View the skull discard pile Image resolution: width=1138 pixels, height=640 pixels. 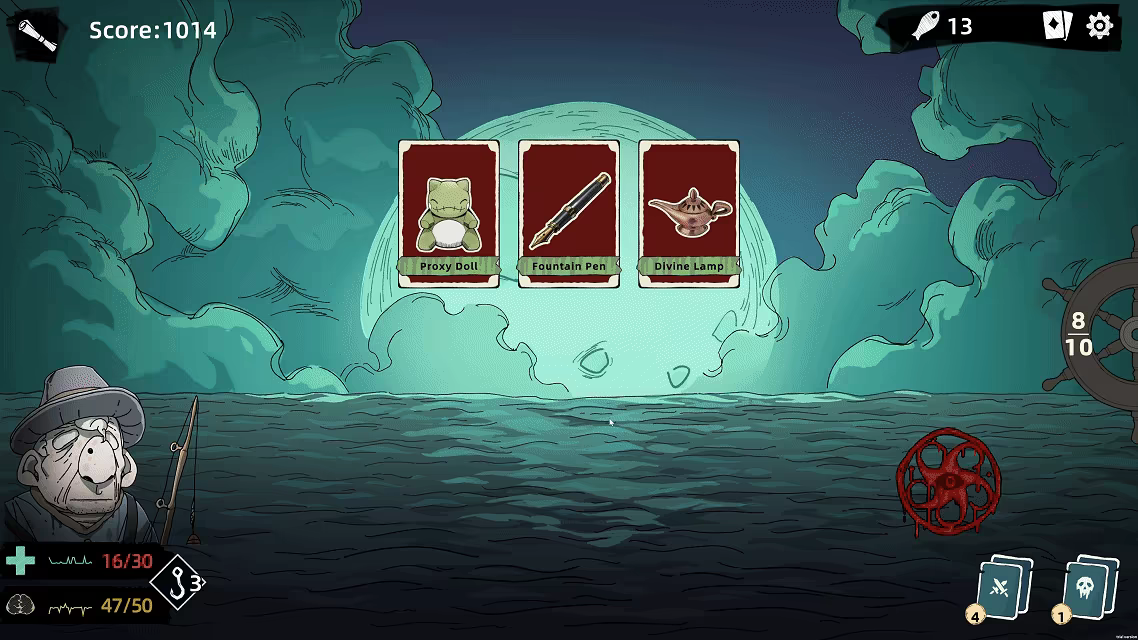point(1085,587)
